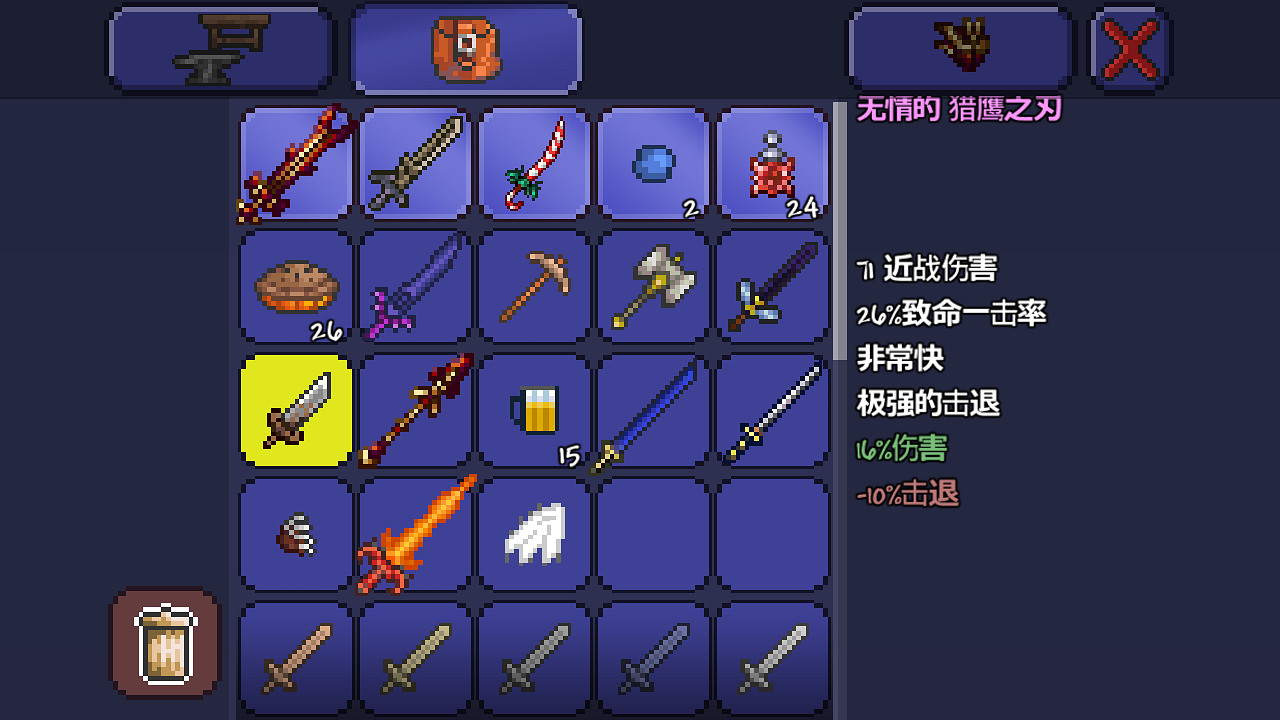Viewport: 1280px width, 720px height.
Task: Select the dark purple sword in row two
Action: coord(413,287)
